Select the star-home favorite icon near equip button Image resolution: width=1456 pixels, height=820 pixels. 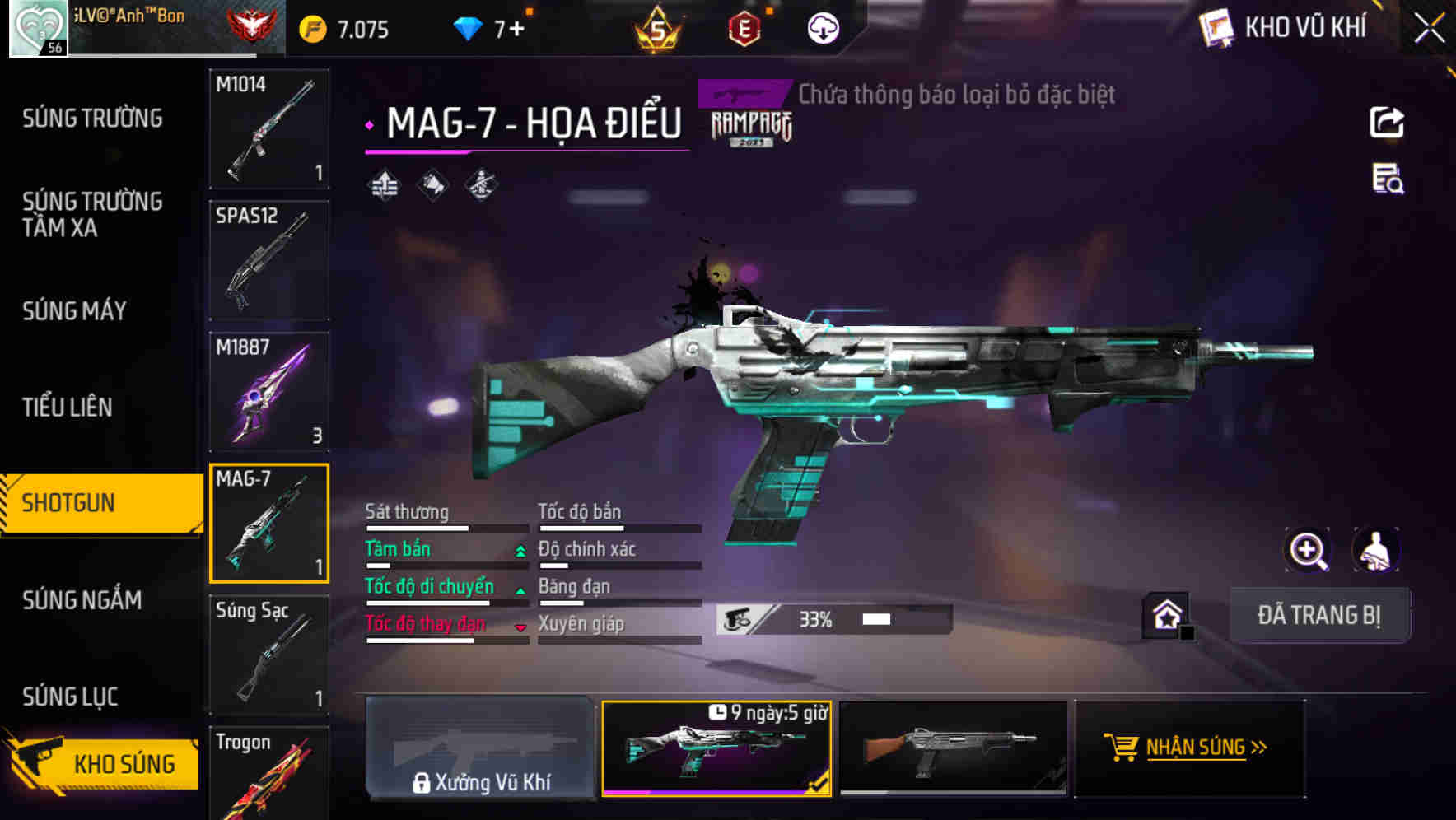[x=1167, y=615]
